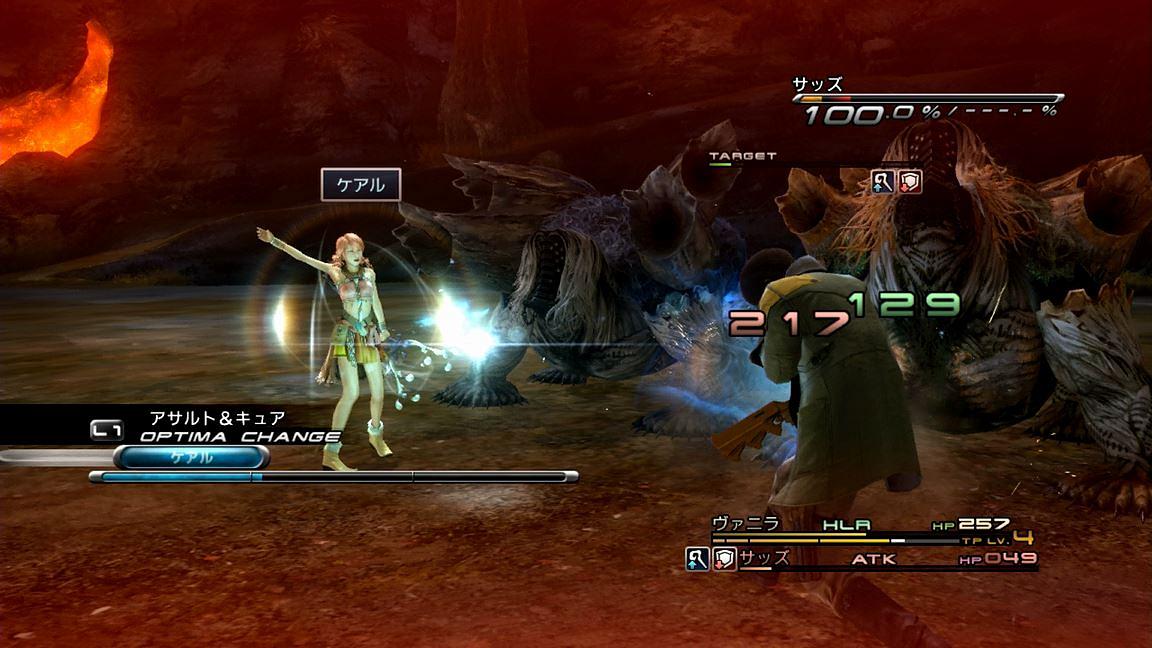Select ヴァニラ's party status row

860,525
